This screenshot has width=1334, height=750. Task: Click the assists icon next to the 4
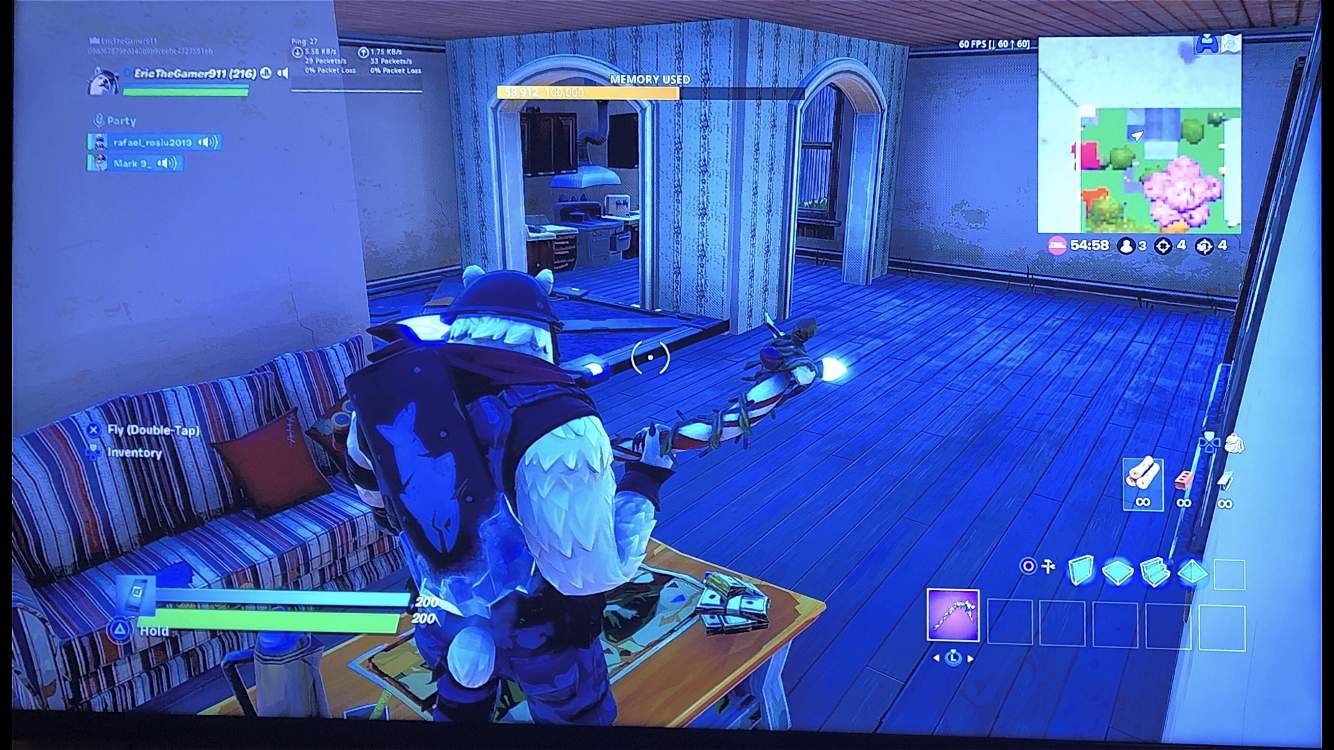[x=1205, y=246]
